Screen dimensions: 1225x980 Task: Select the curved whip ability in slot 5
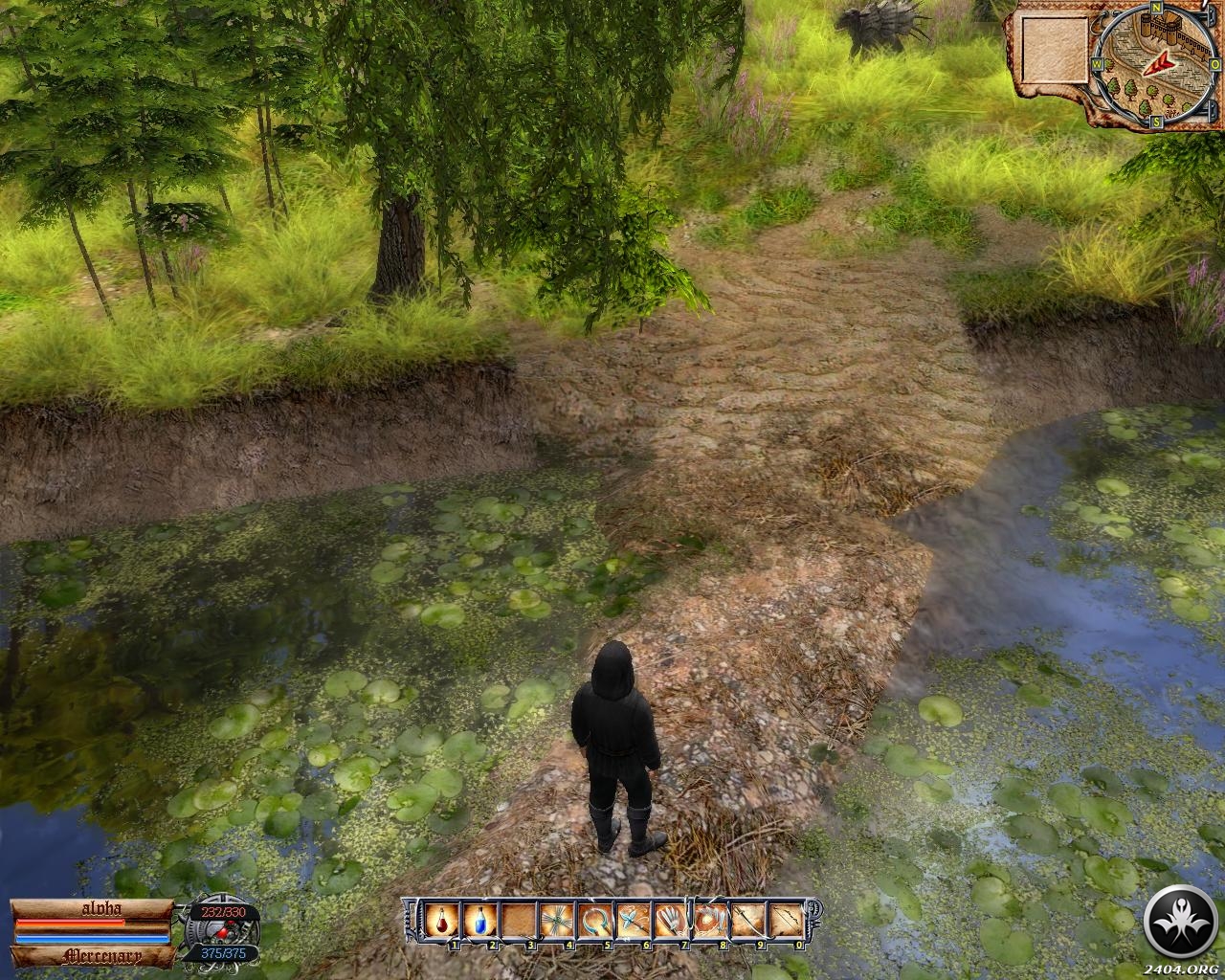click(593, 922)
